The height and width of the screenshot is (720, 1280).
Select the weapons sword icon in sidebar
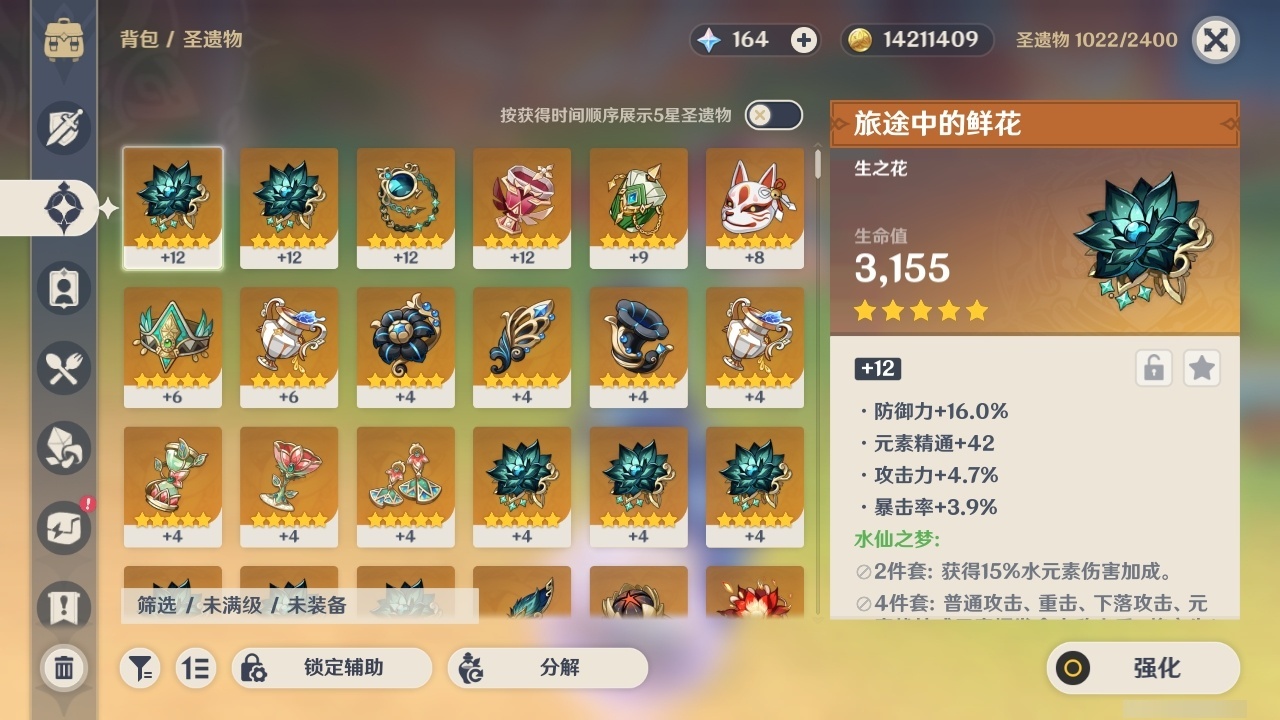coord(62,127)
